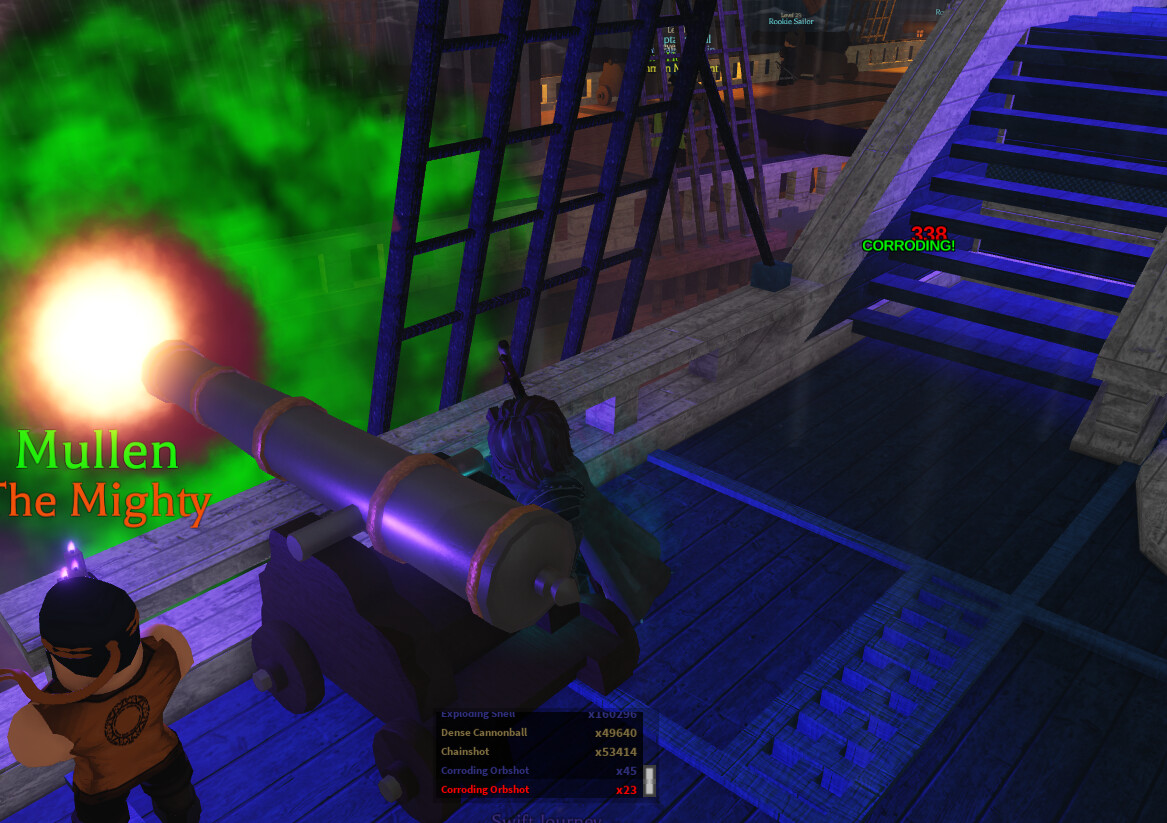Click the ammo list scrollbar handle
1167x823 pixels.
tap(649, 781)
